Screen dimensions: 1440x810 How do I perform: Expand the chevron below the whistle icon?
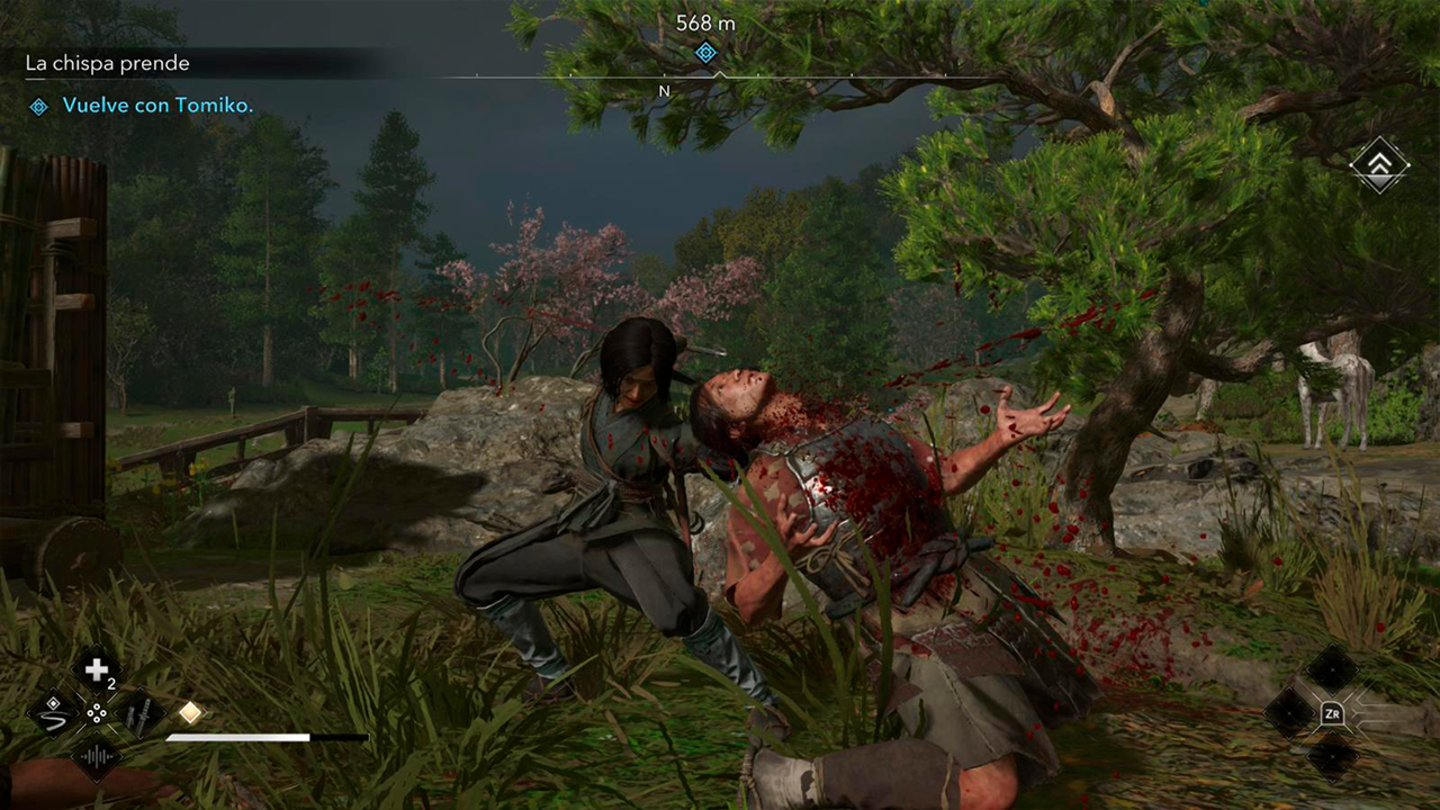[x=96, y=782]
